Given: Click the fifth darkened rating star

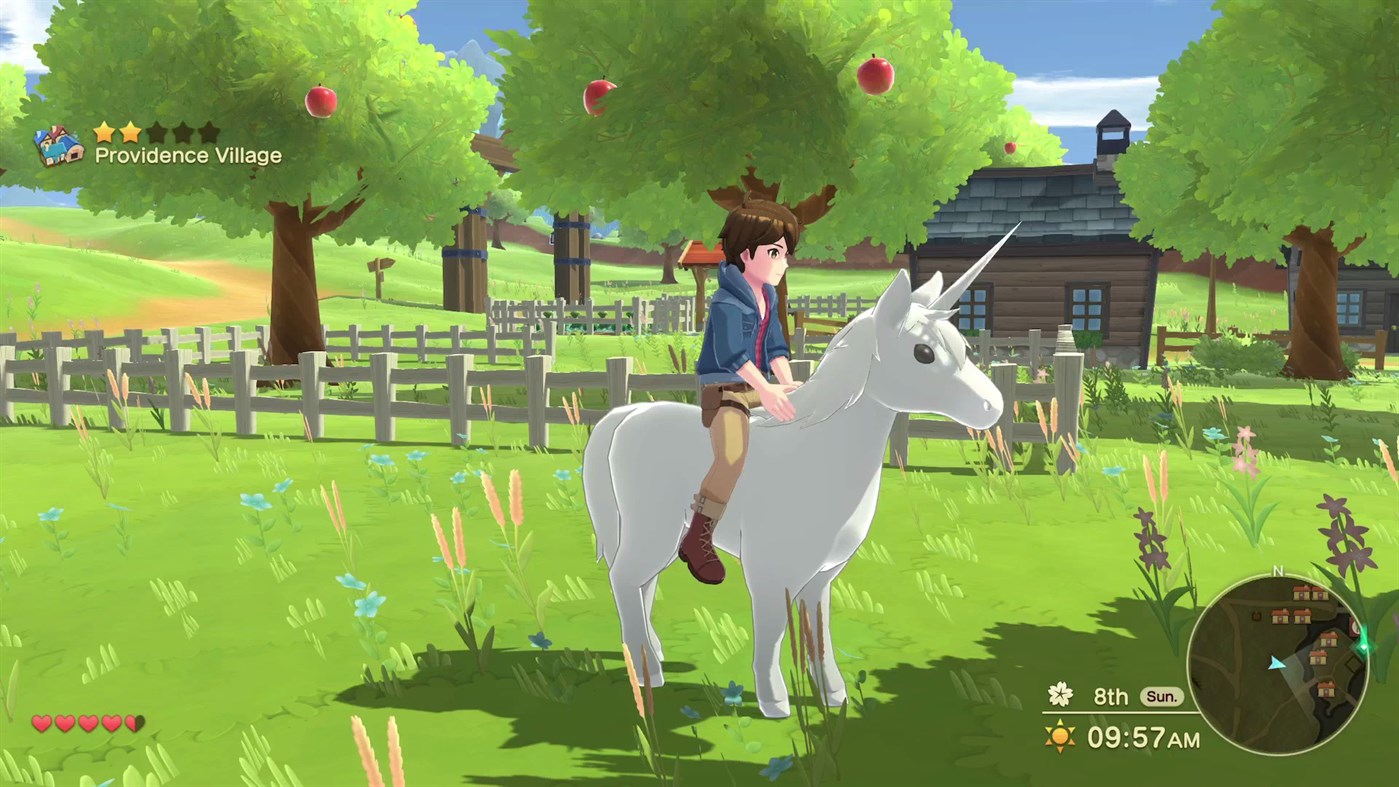Looking at the screenshot, I should (209, 131).
